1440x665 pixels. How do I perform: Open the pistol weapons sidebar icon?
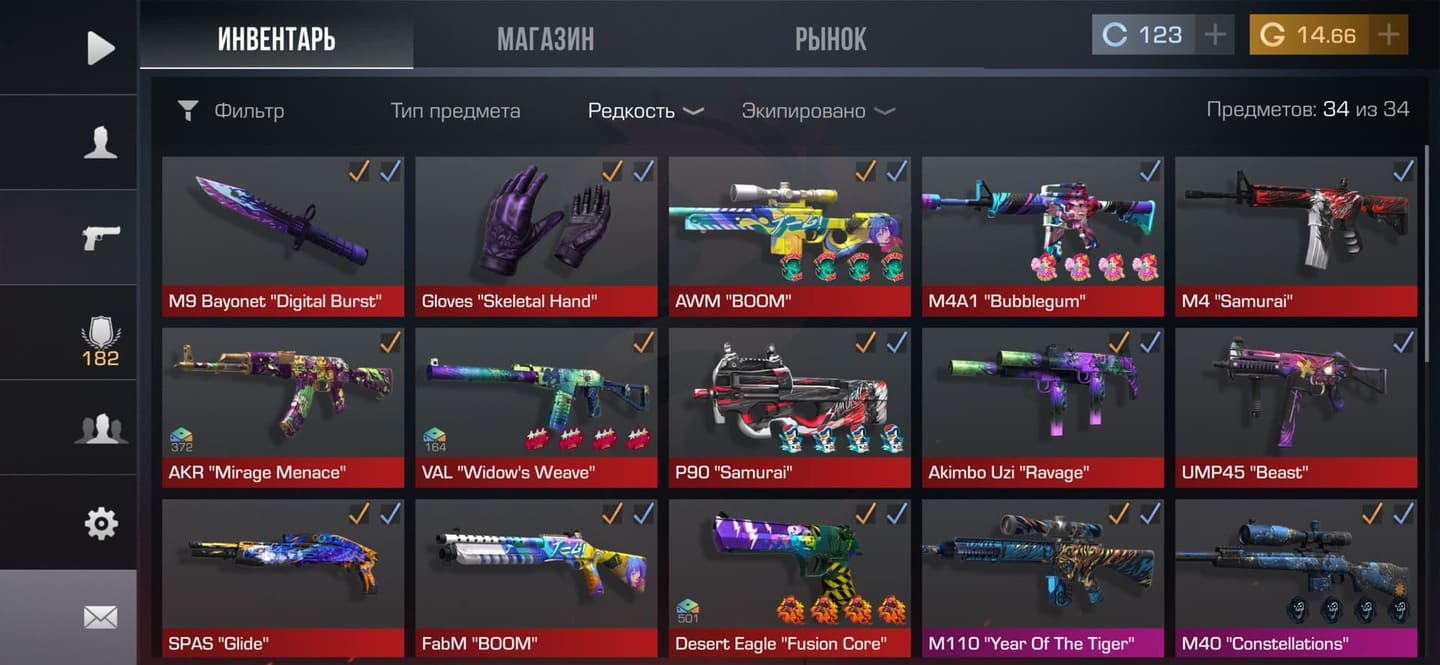tap(100, 237)
